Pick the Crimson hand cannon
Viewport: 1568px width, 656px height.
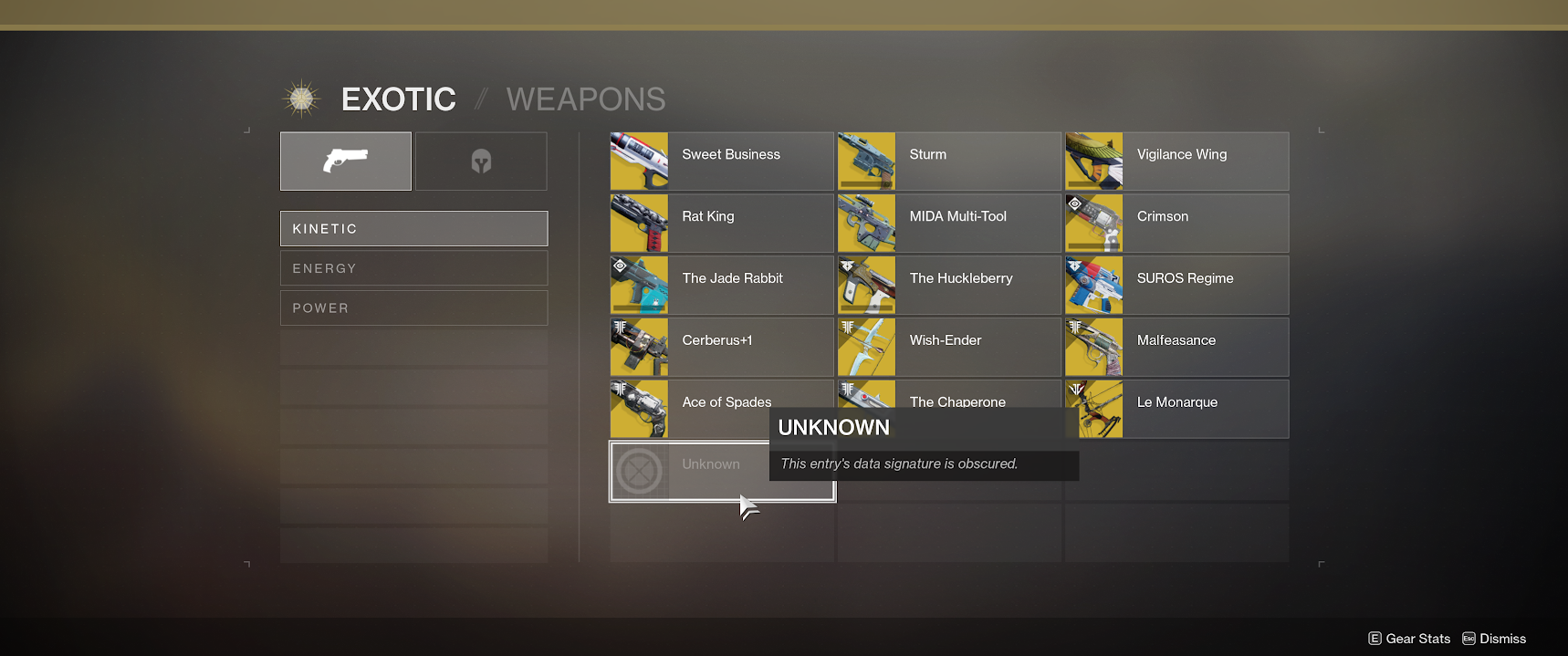tap(1176, 224)
